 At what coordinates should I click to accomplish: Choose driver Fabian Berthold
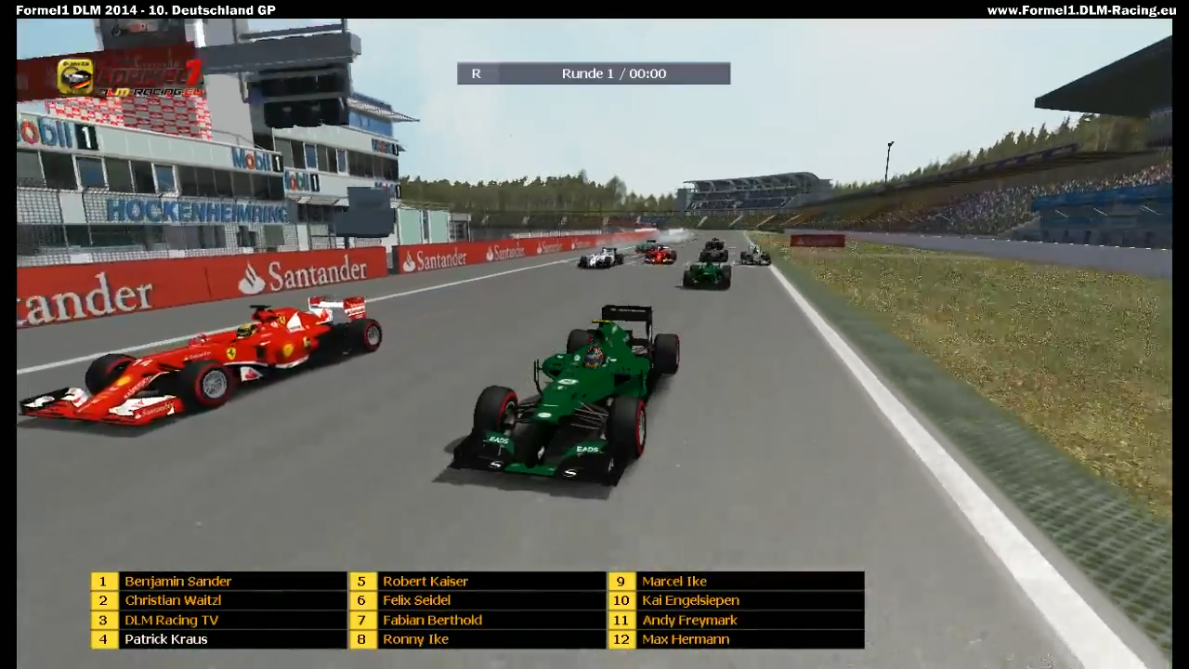432,620
